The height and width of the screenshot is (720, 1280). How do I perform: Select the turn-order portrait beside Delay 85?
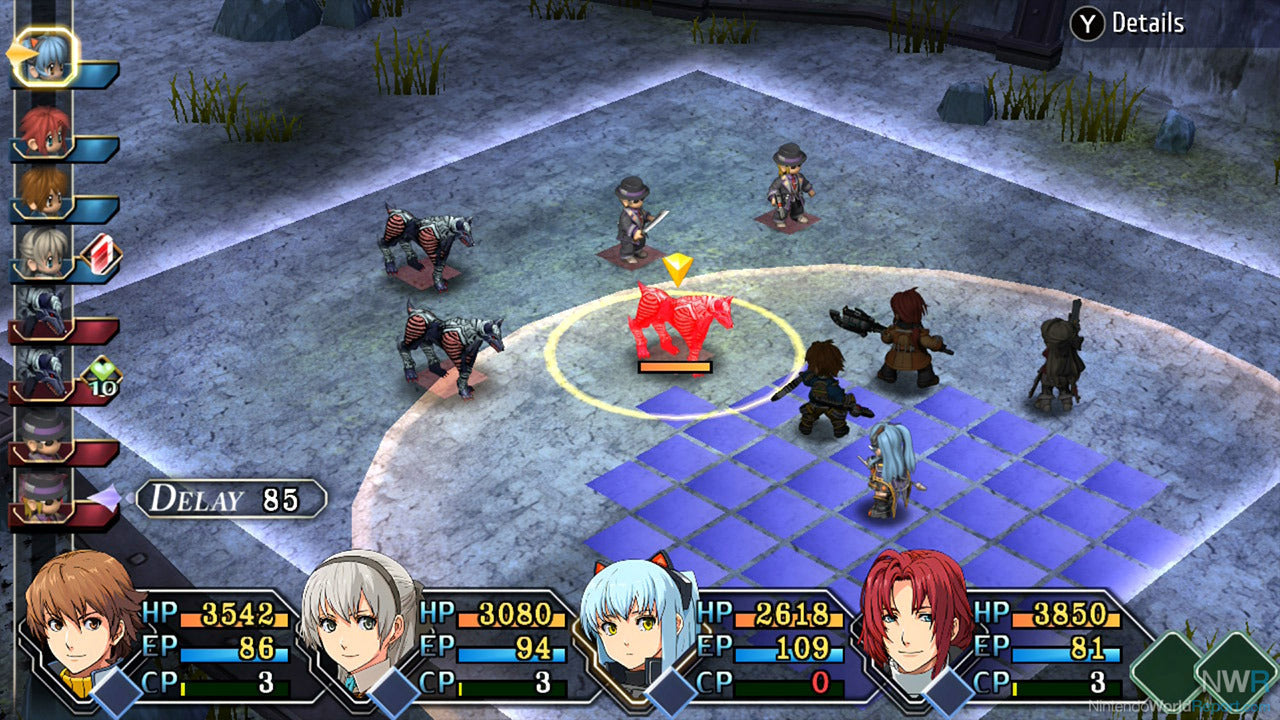pos(45,495)
